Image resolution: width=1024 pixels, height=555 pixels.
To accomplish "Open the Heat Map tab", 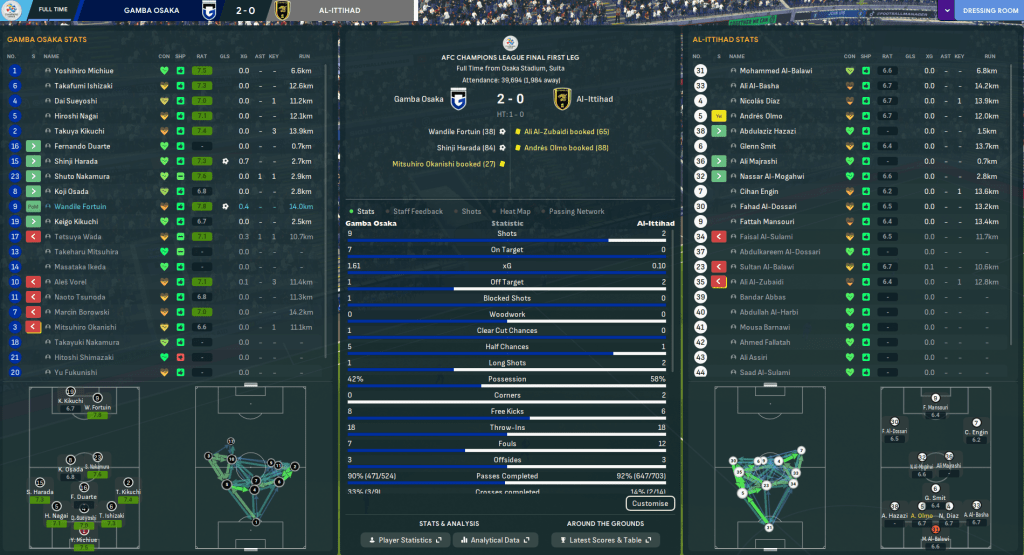I will click(x=515, y=211).
